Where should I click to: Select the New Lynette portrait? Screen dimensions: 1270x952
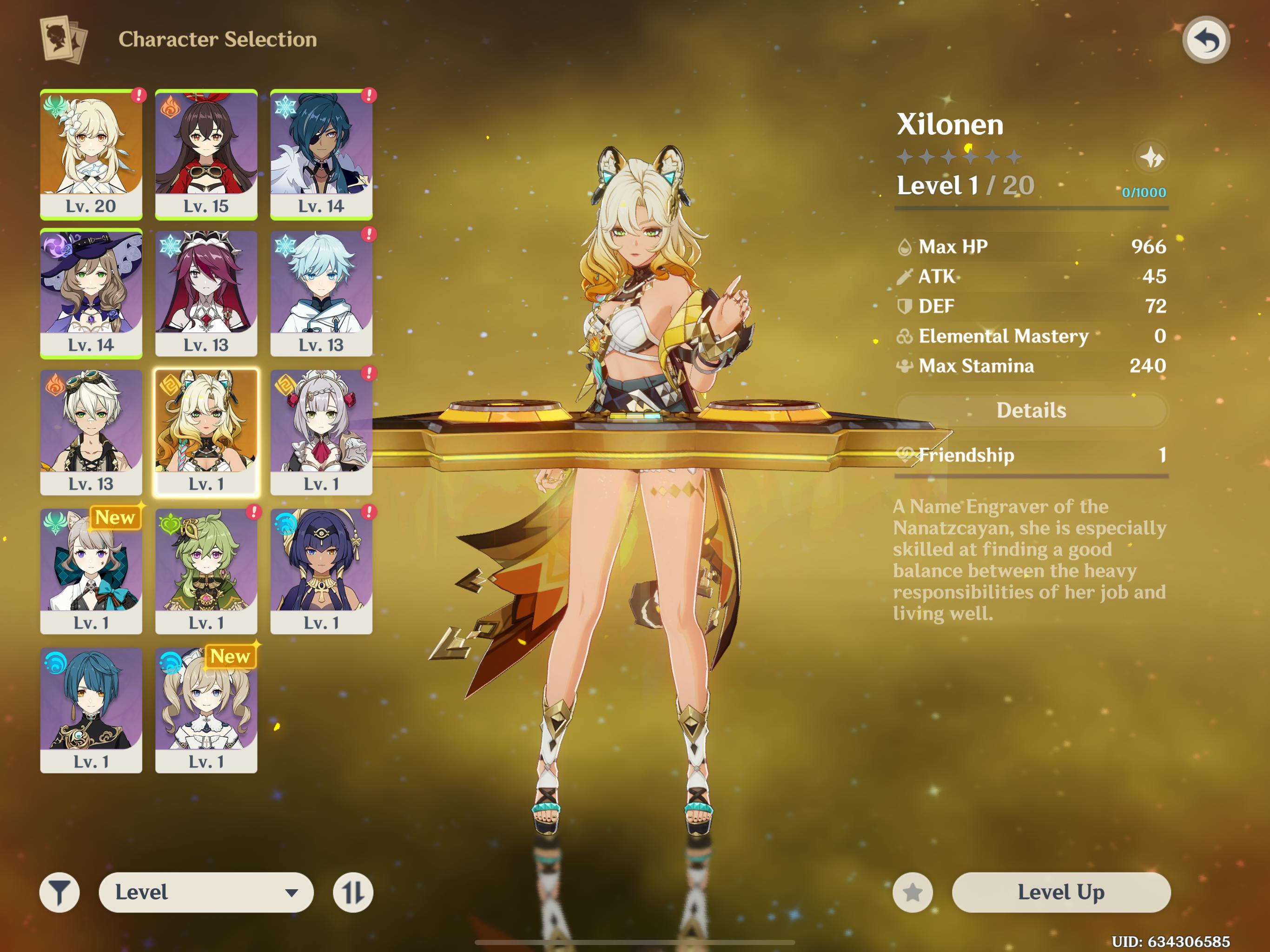point(91,571)
